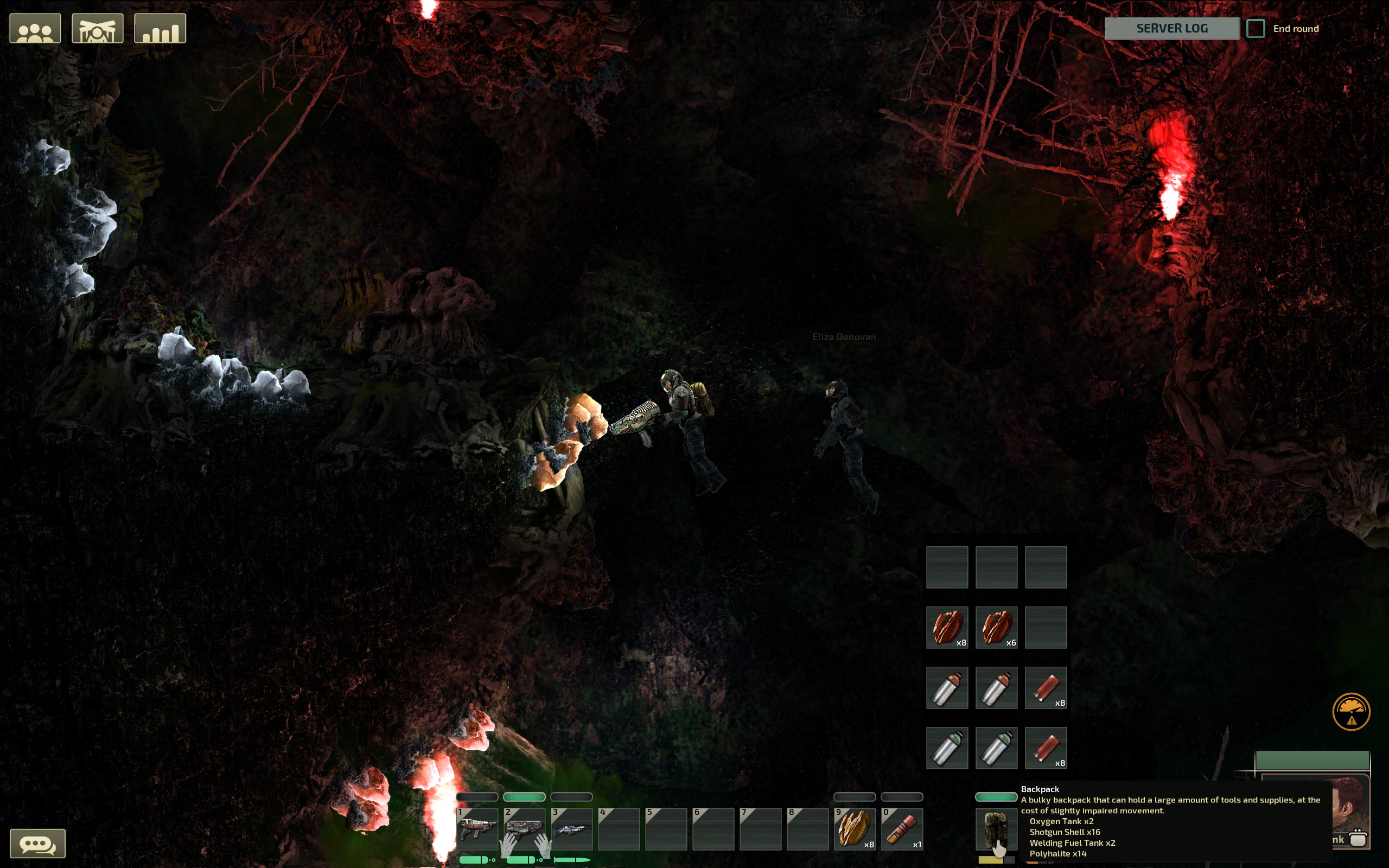Select the shotgun in hotbar slot 2
This screenshot has height=868, width=1389.
point(526,828)
